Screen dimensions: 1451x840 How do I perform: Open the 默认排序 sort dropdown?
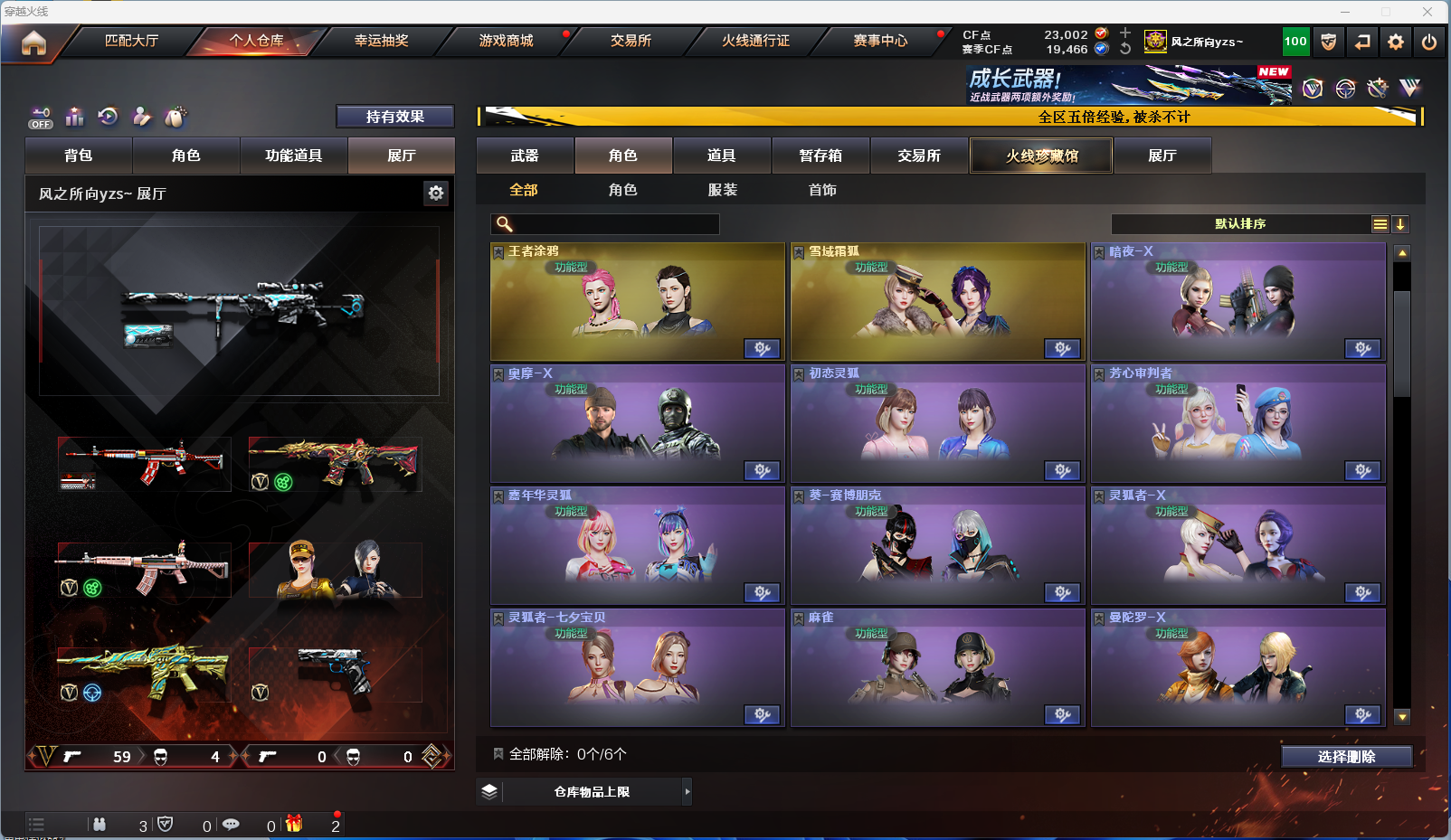(x=1240, y=224)
